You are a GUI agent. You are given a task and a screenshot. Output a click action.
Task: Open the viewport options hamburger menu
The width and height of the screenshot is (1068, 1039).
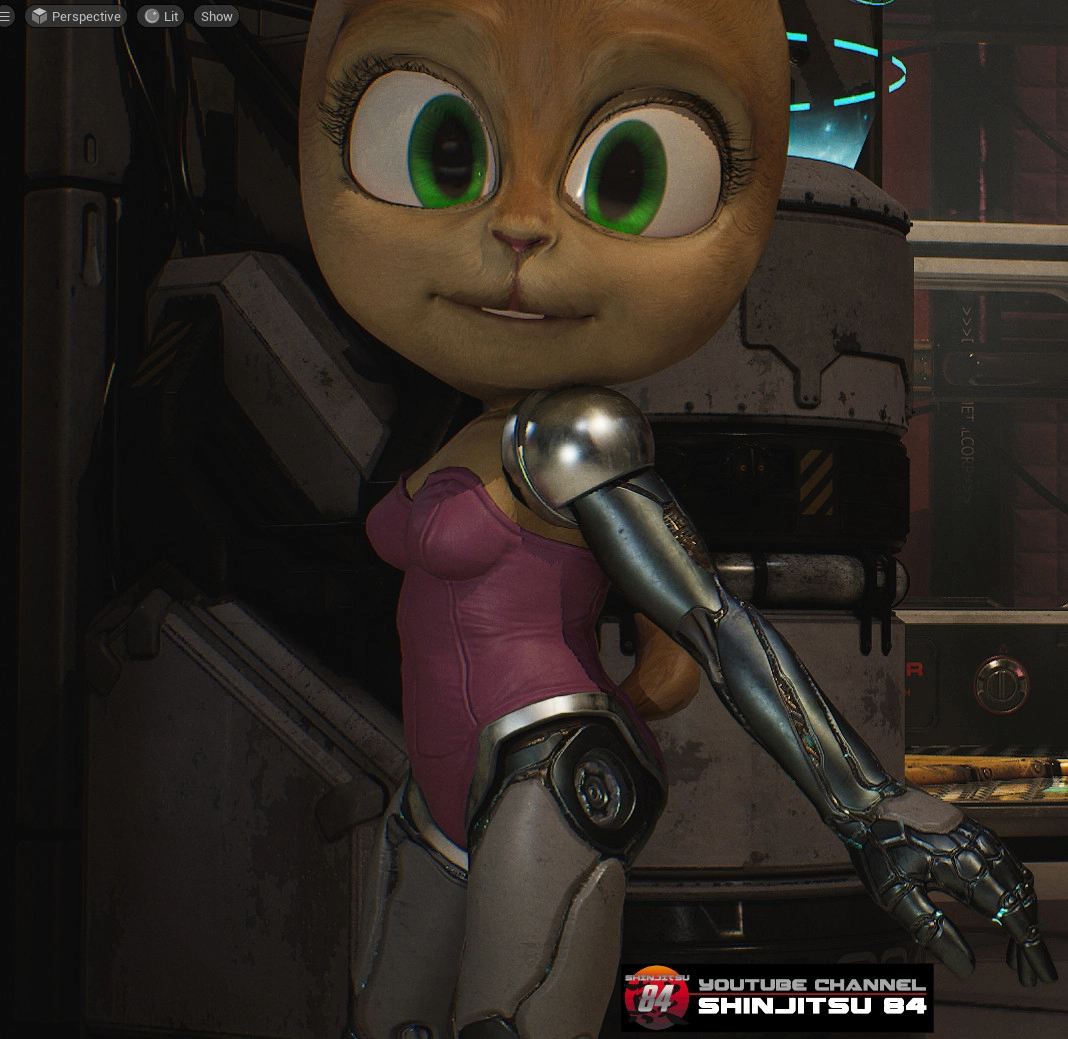pyautogui.click(x=6, y=16)
